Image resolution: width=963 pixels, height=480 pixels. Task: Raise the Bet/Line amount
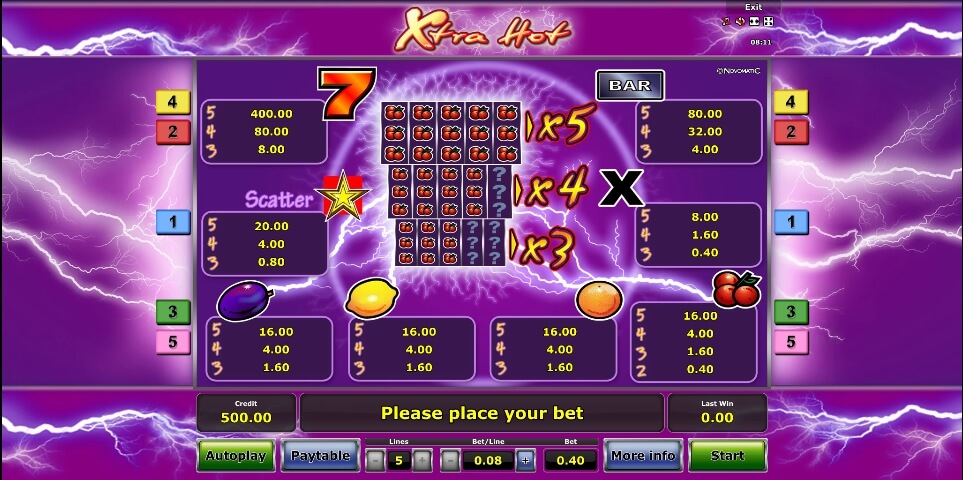coord(526,460)
